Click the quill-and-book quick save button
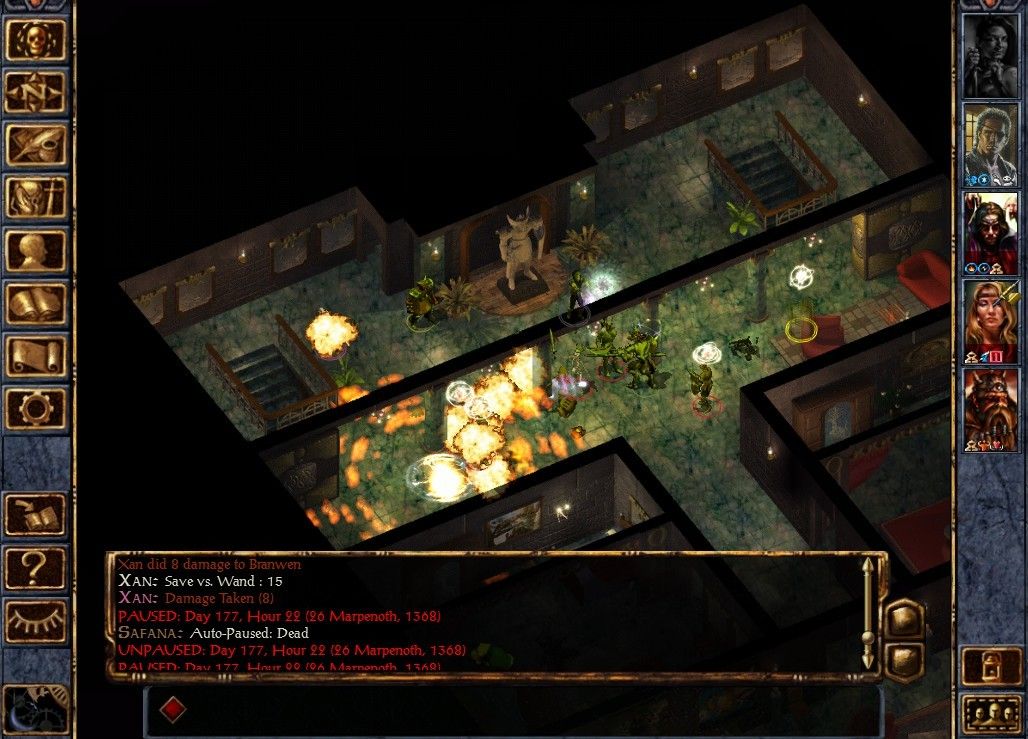Image resolution: width=1028 pixels, height=739 pixels. coord(36,515)
